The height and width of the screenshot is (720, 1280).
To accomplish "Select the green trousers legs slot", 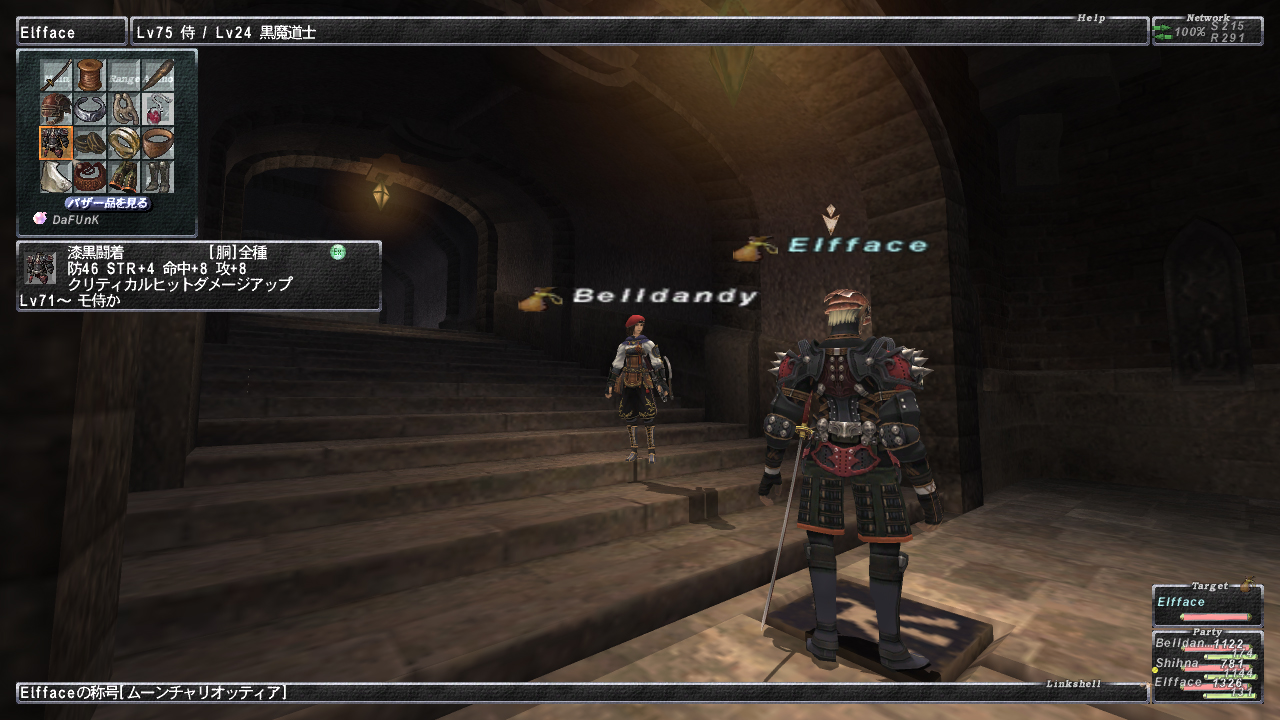I will [x=124, y=177].
